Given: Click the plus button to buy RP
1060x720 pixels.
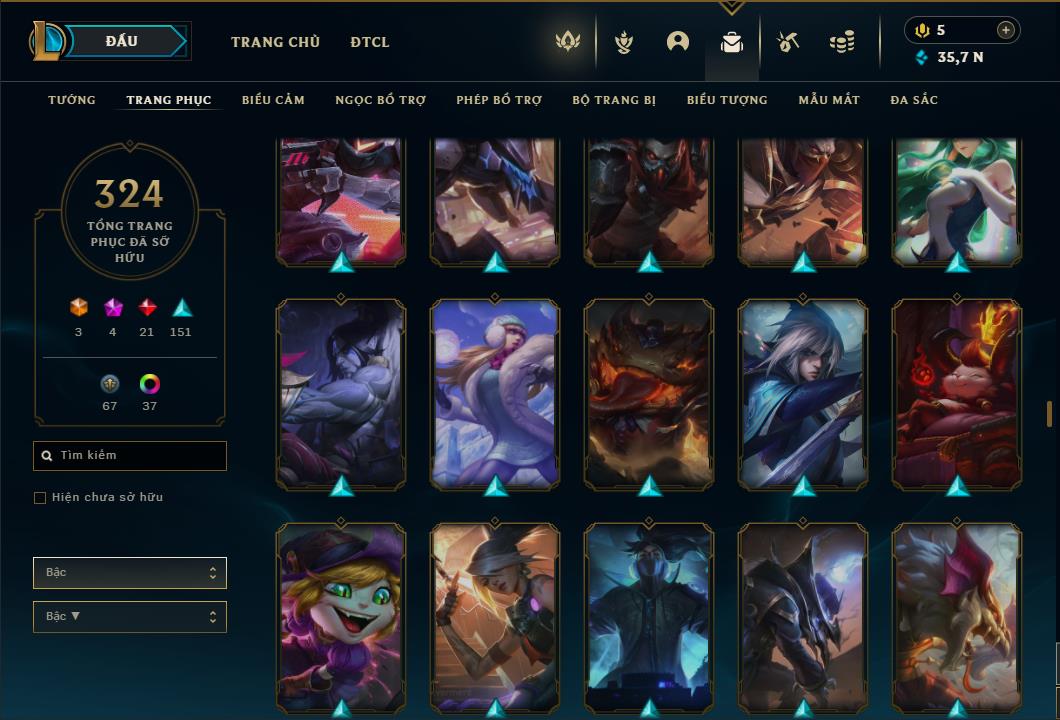Looking at the screenshot, I should [x=1005, y=30].
